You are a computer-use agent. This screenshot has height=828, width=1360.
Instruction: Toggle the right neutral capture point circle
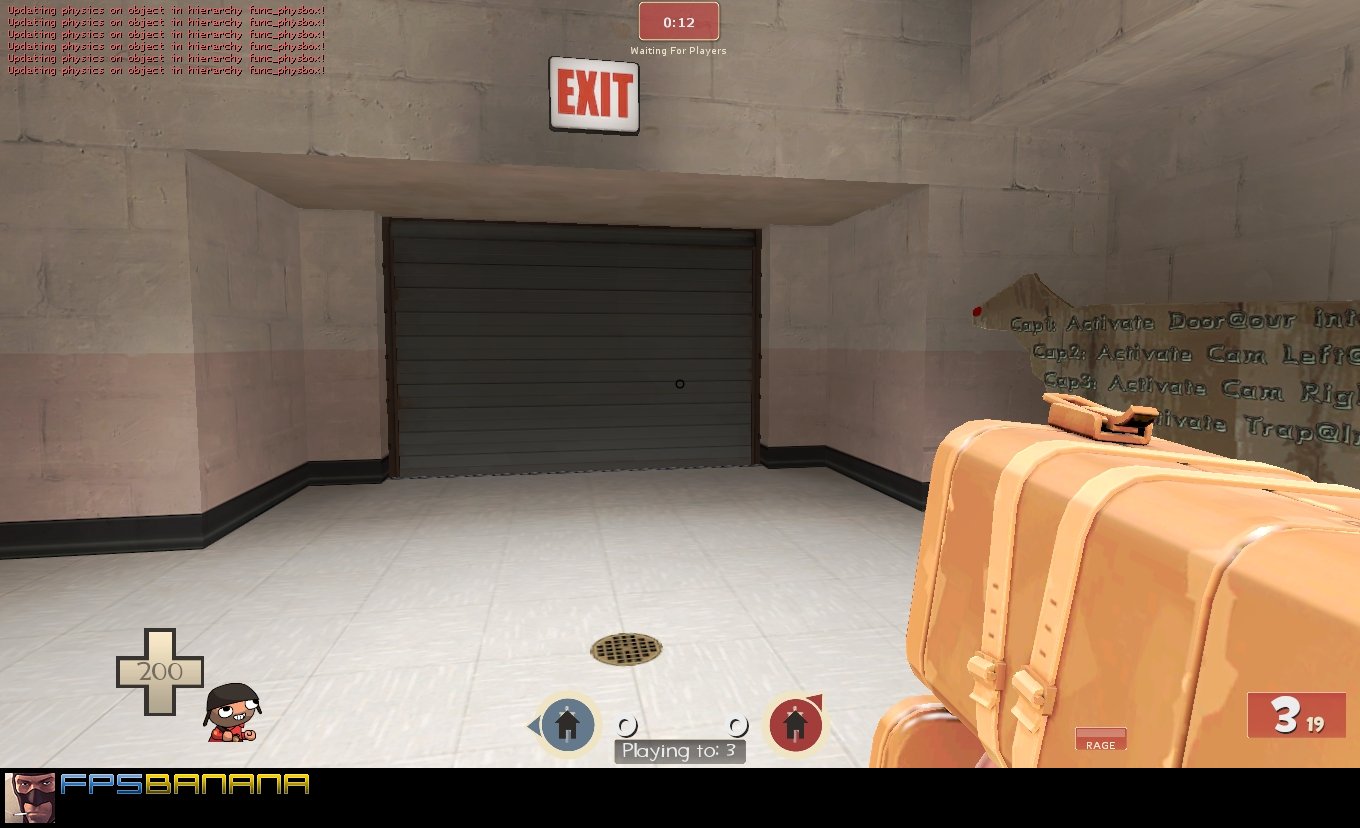[x=737, y=727]
